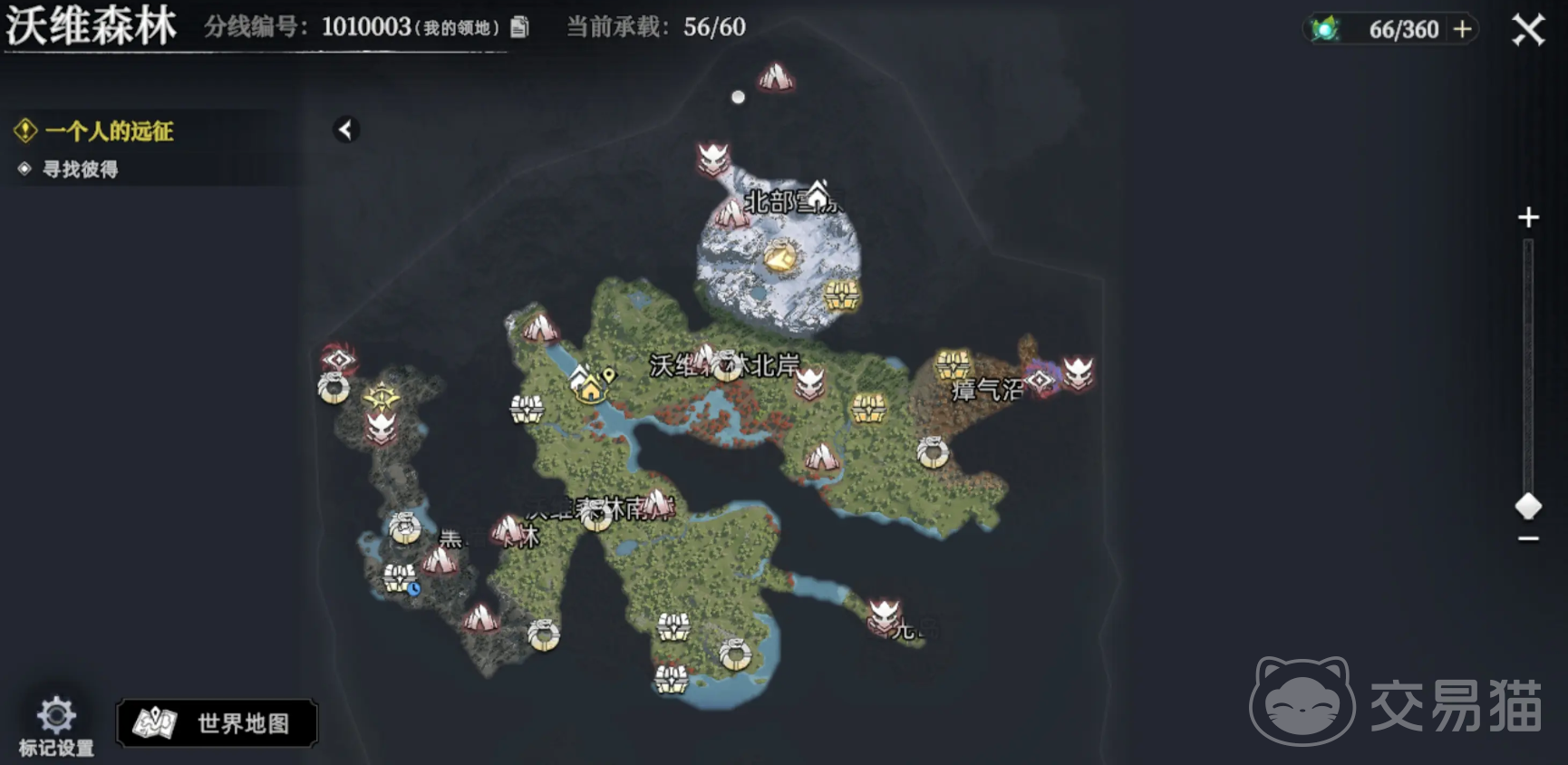Expand the 一个人的远征 quest details
This screenshot has width=1568, height=765.
coord(111,131)
